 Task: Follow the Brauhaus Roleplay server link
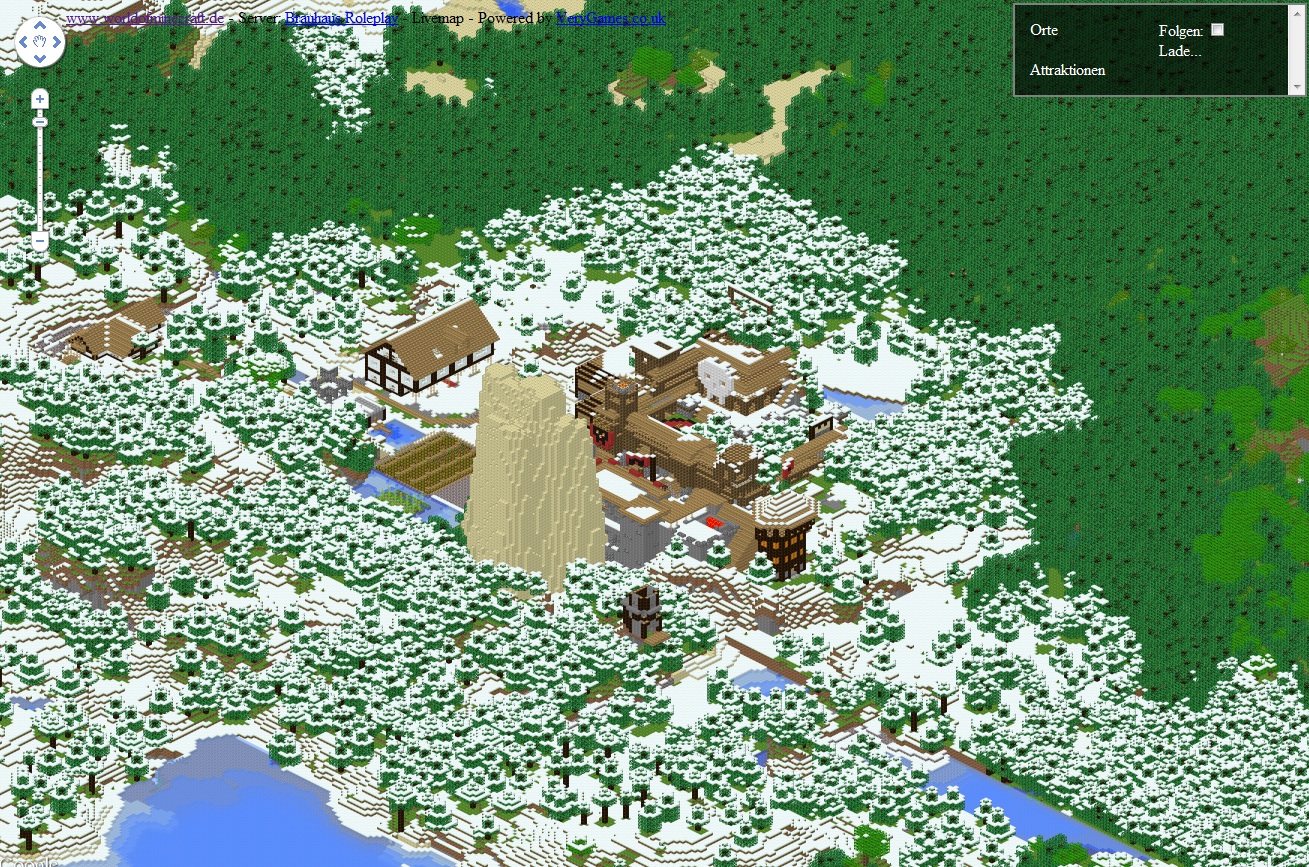[341, 18]
